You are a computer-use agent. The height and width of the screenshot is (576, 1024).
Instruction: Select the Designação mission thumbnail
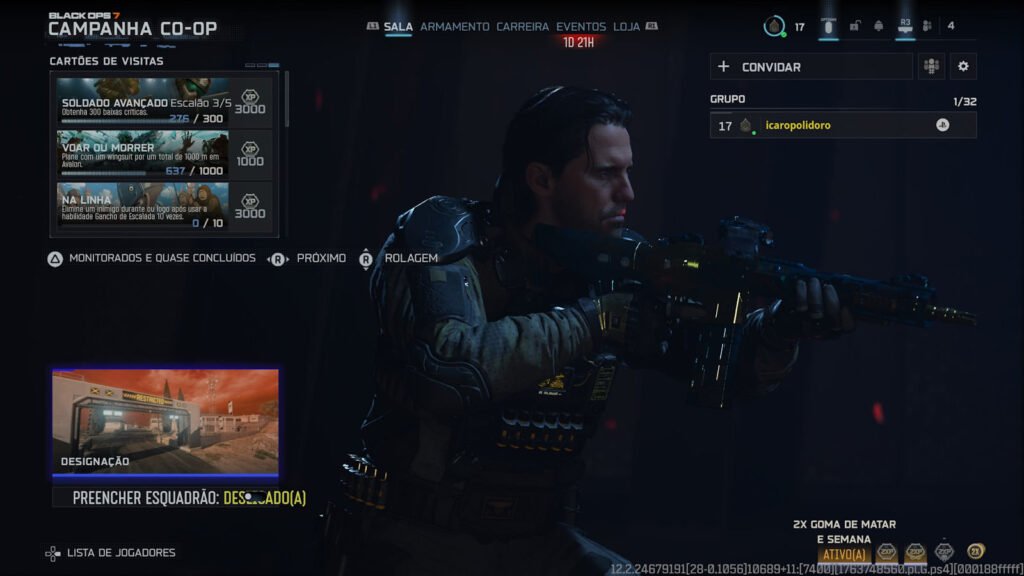165,421
